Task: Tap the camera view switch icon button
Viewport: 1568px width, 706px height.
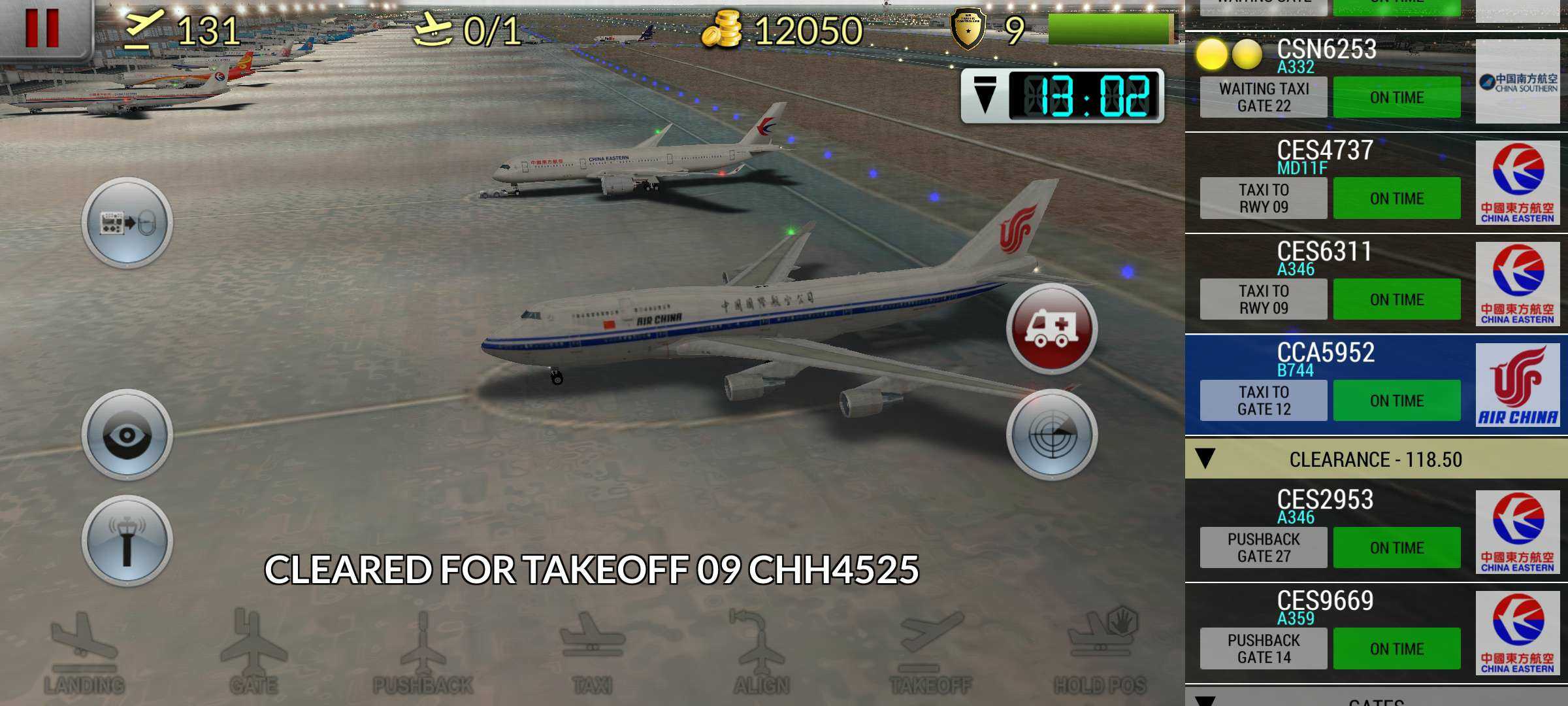Action: point(127,223)
